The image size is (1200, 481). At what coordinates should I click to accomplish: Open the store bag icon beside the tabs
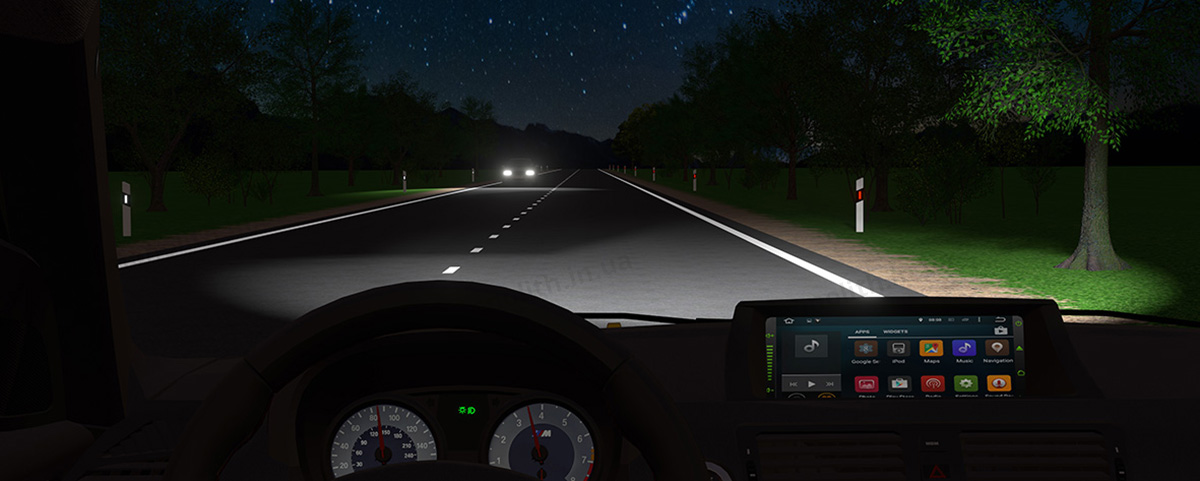pyautogui.click(x=1000, y=330)
